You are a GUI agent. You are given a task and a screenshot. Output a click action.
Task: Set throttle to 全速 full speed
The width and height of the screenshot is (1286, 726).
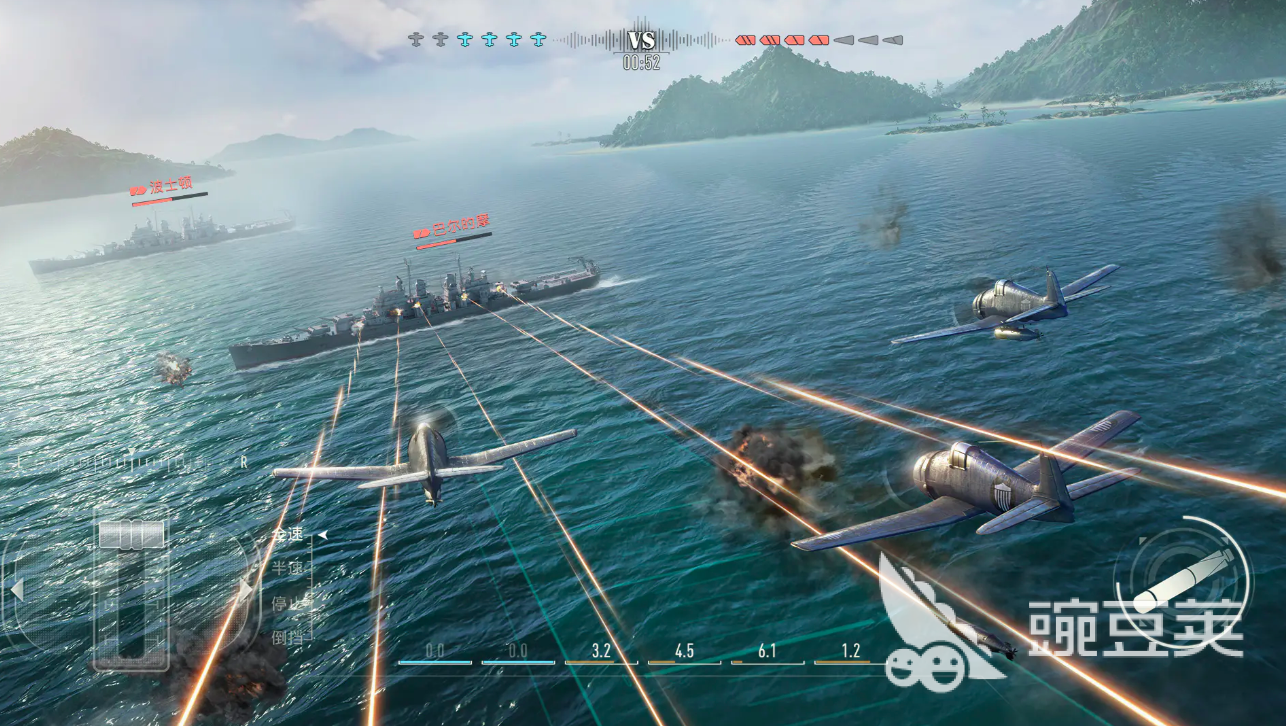click(287, 536)
